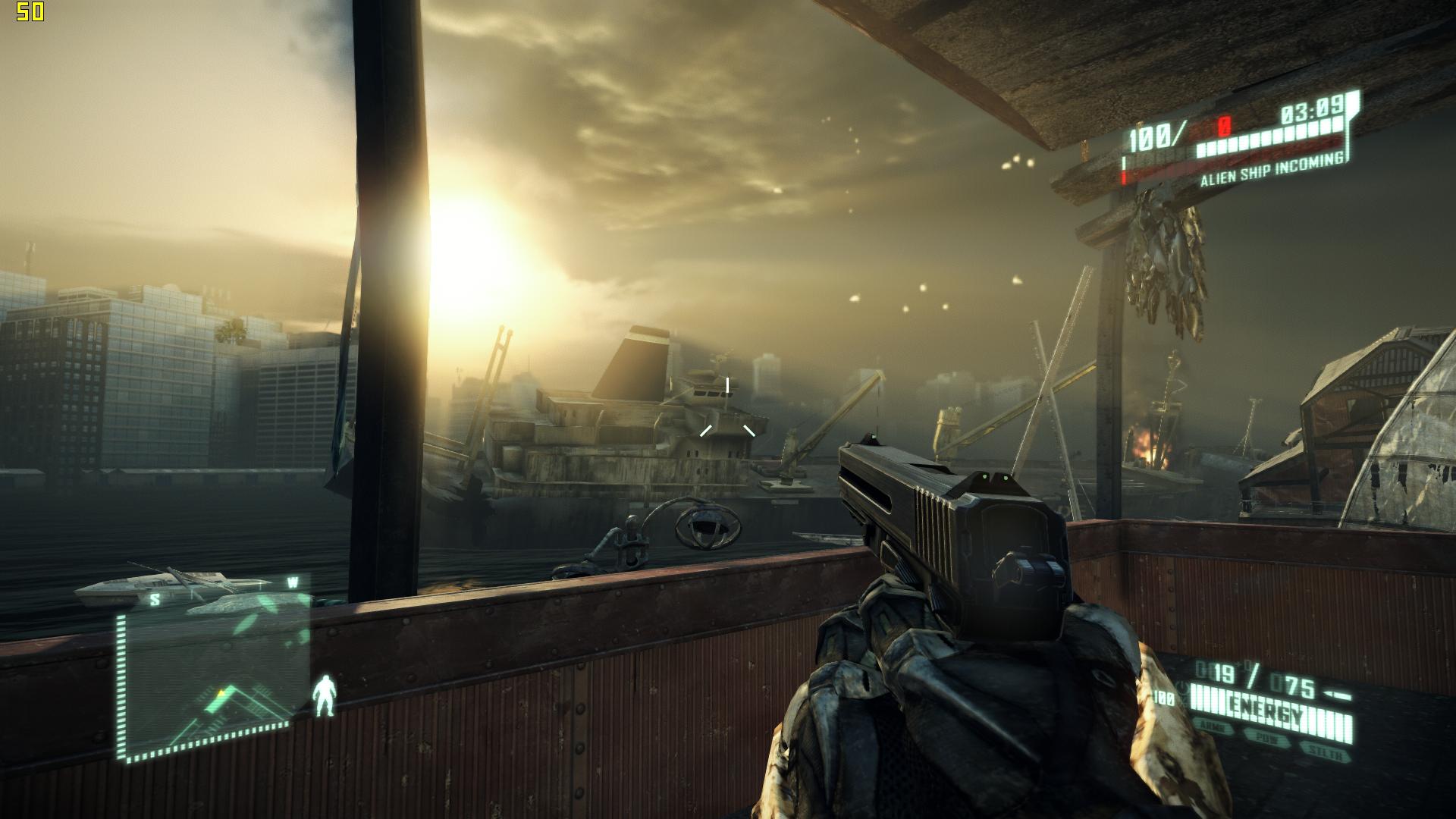Select the standing soldier stance icon

[x=325, y=695]
